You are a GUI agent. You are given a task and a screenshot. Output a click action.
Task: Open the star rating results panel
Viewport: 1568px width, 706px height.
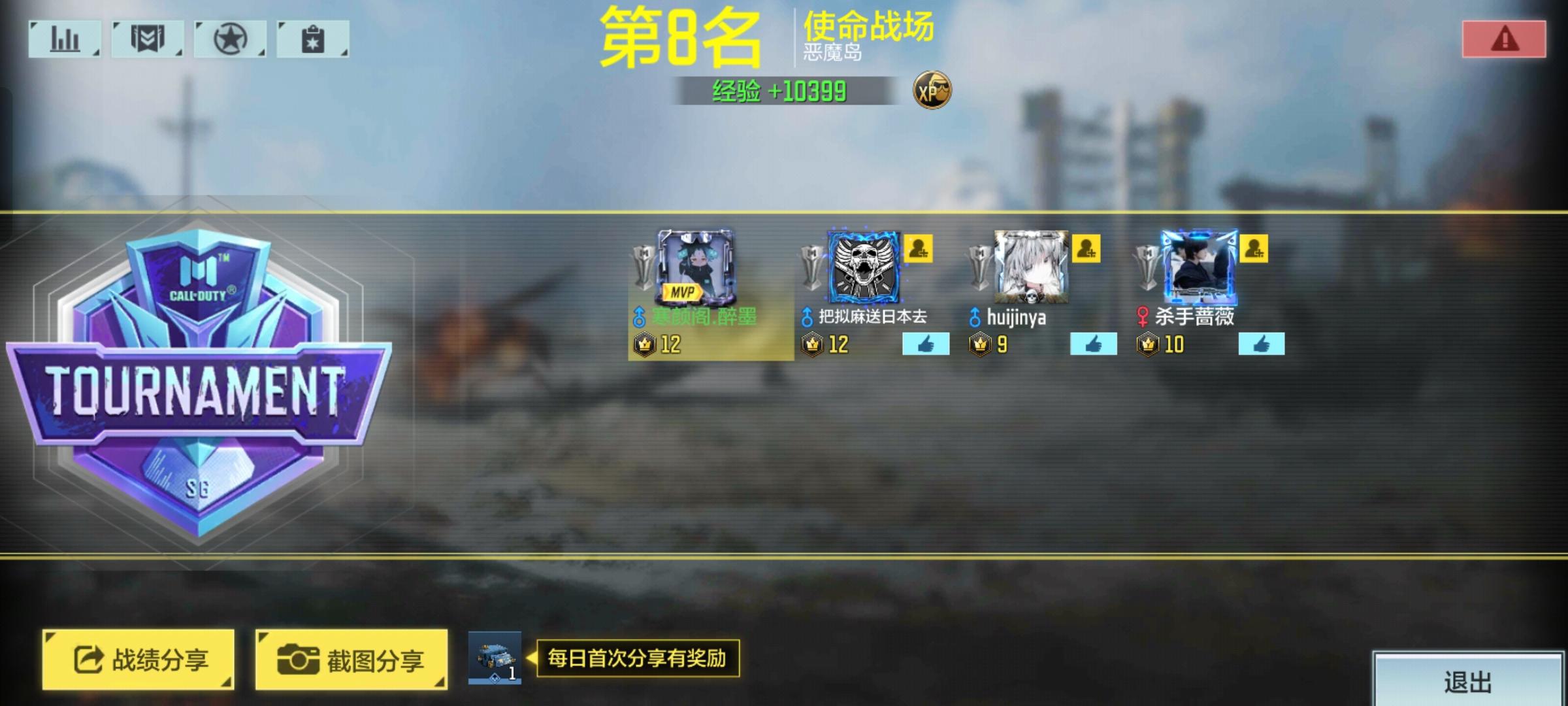pyautogui.click(x=230, y=39)
